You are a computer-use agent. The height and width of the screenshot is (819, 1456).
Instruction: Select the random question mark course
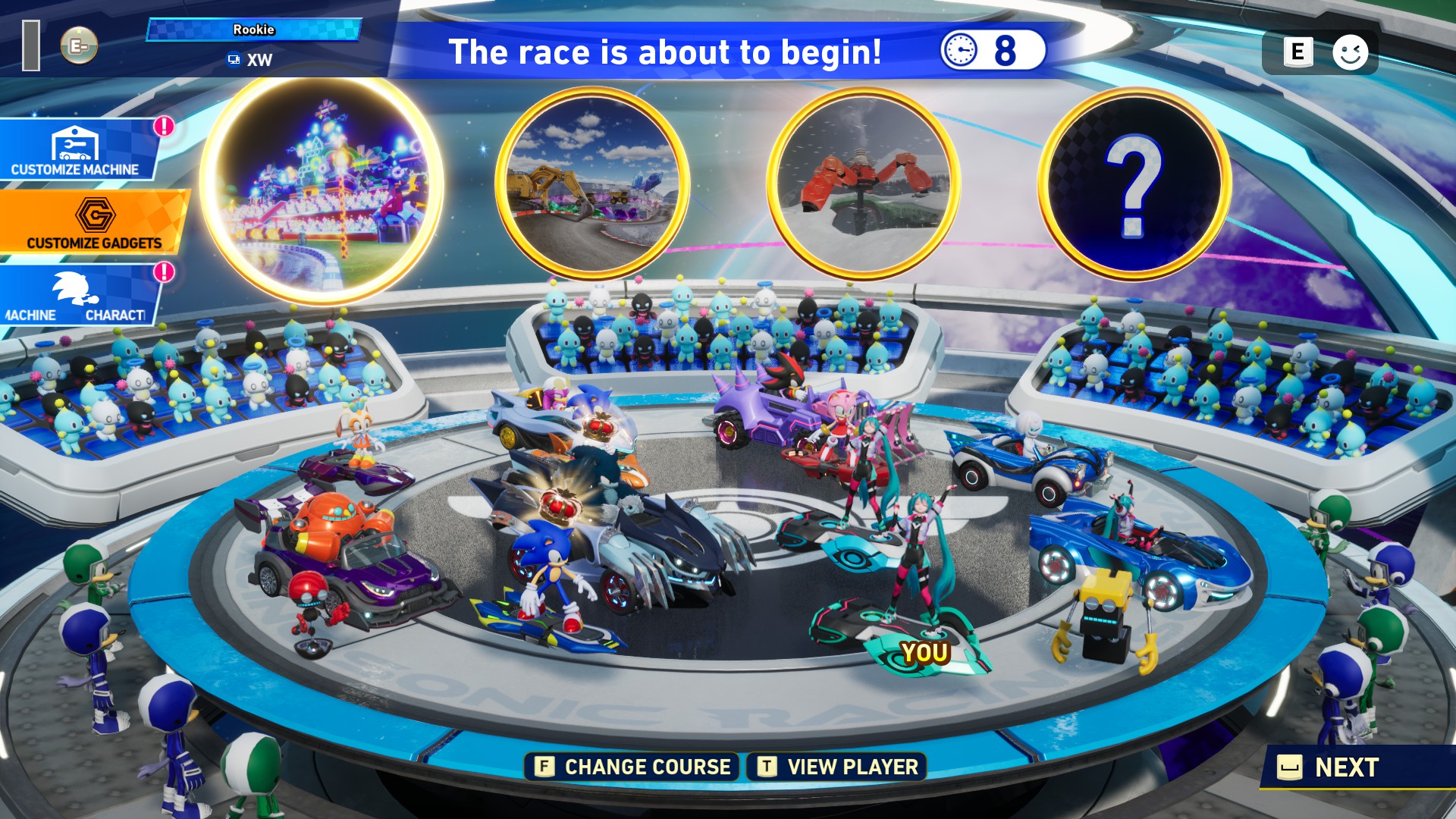pos(1134,183)
